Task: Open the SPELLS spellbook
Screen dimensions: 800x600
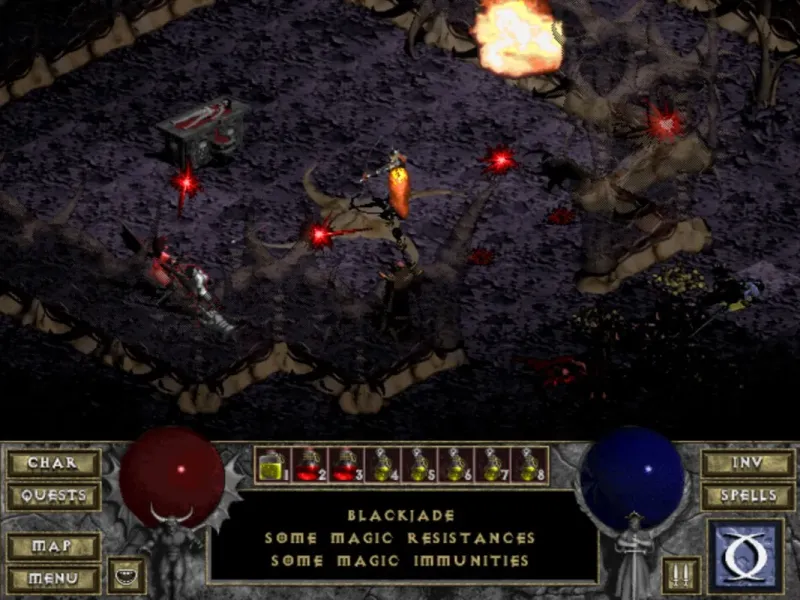Action: 747,495
